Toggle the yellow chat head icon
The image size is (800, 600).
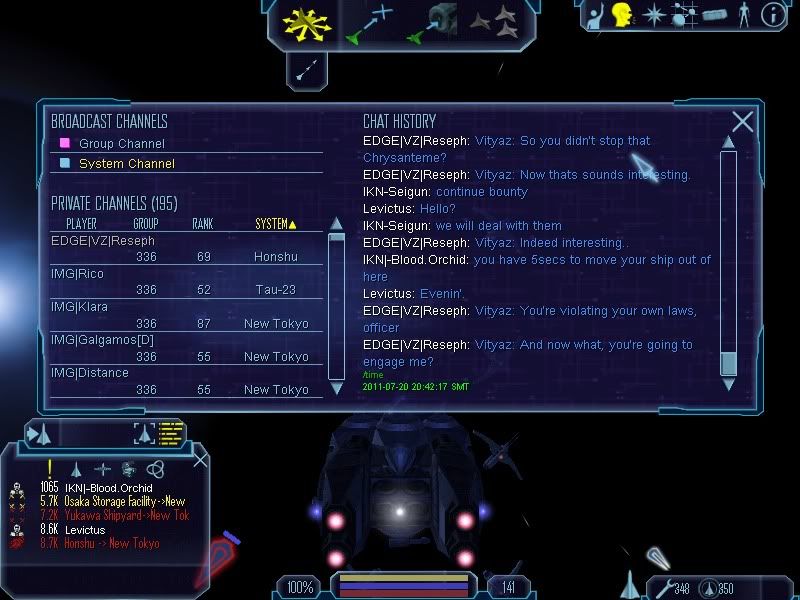point(622,15)
